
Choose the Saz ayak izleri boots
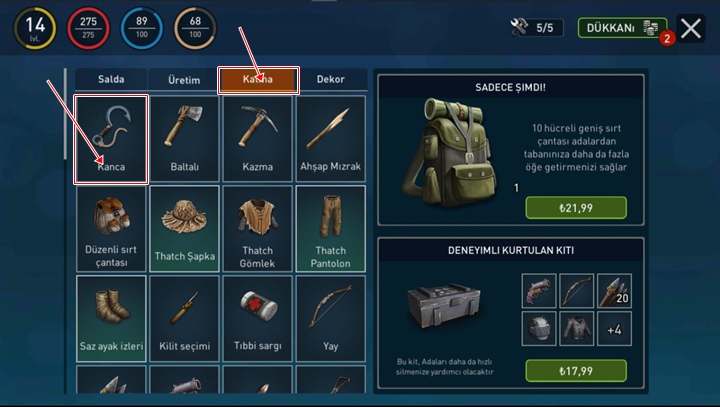pyautogui.click(x=111, y=318)
